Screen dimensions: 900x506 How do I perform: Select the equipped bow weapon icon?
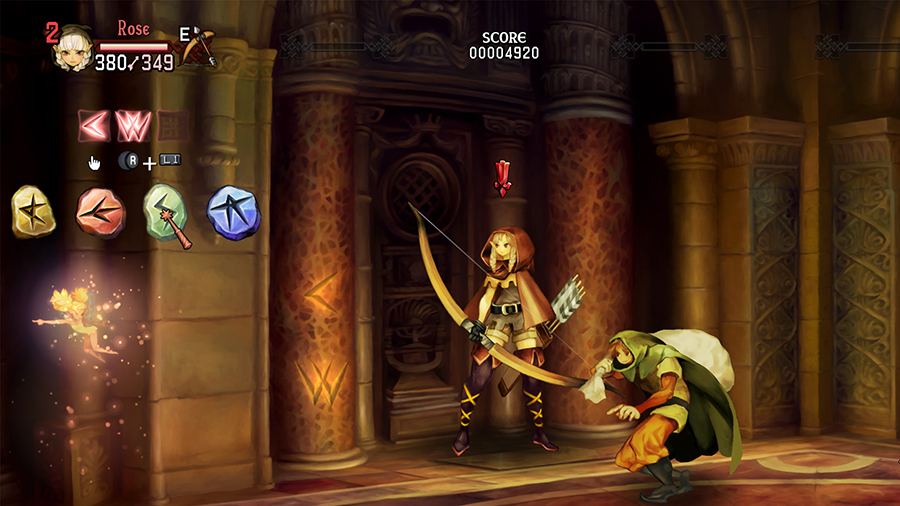click(x=199, y=46)
